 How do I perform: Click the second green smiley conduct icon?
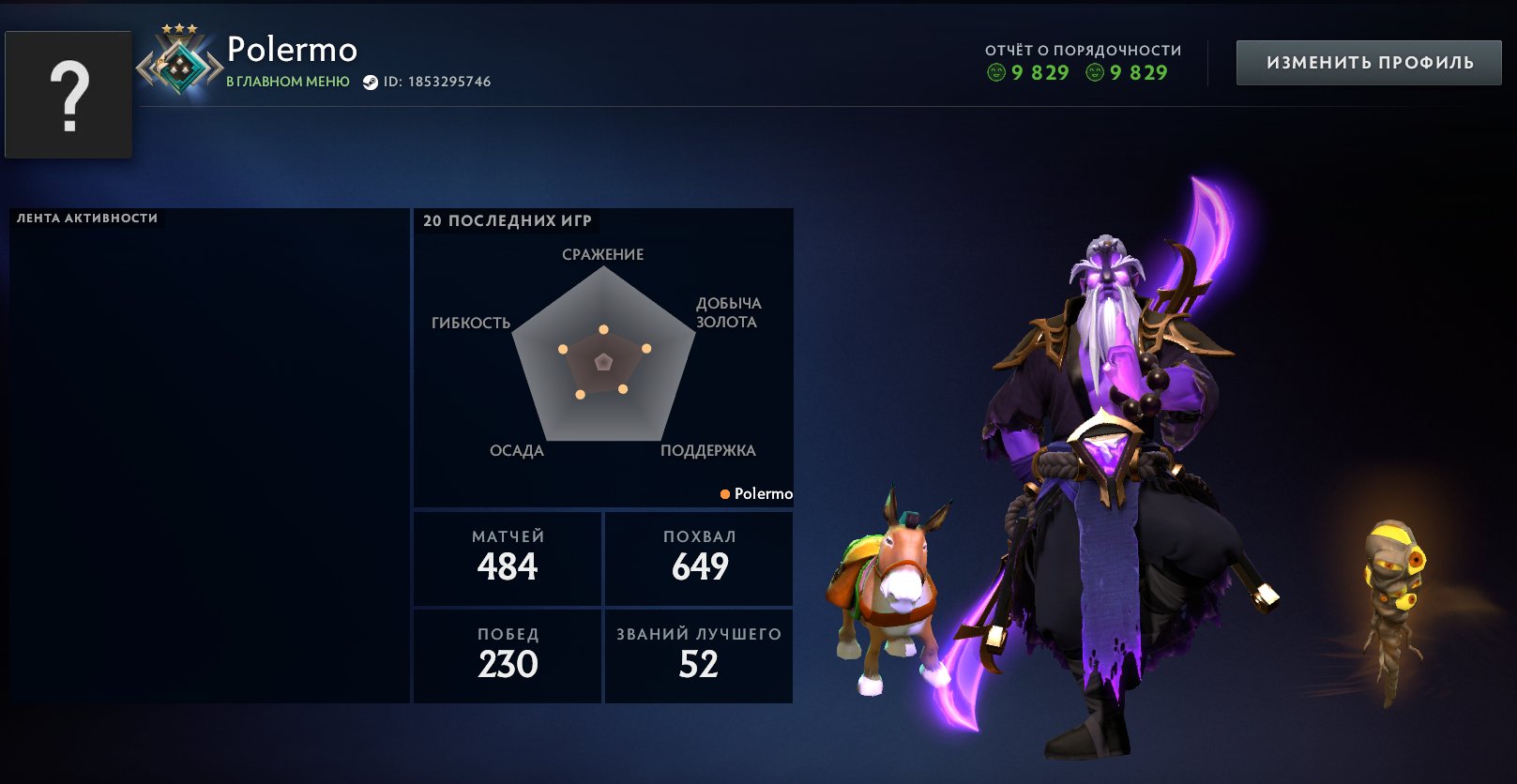coord(1095,74)
